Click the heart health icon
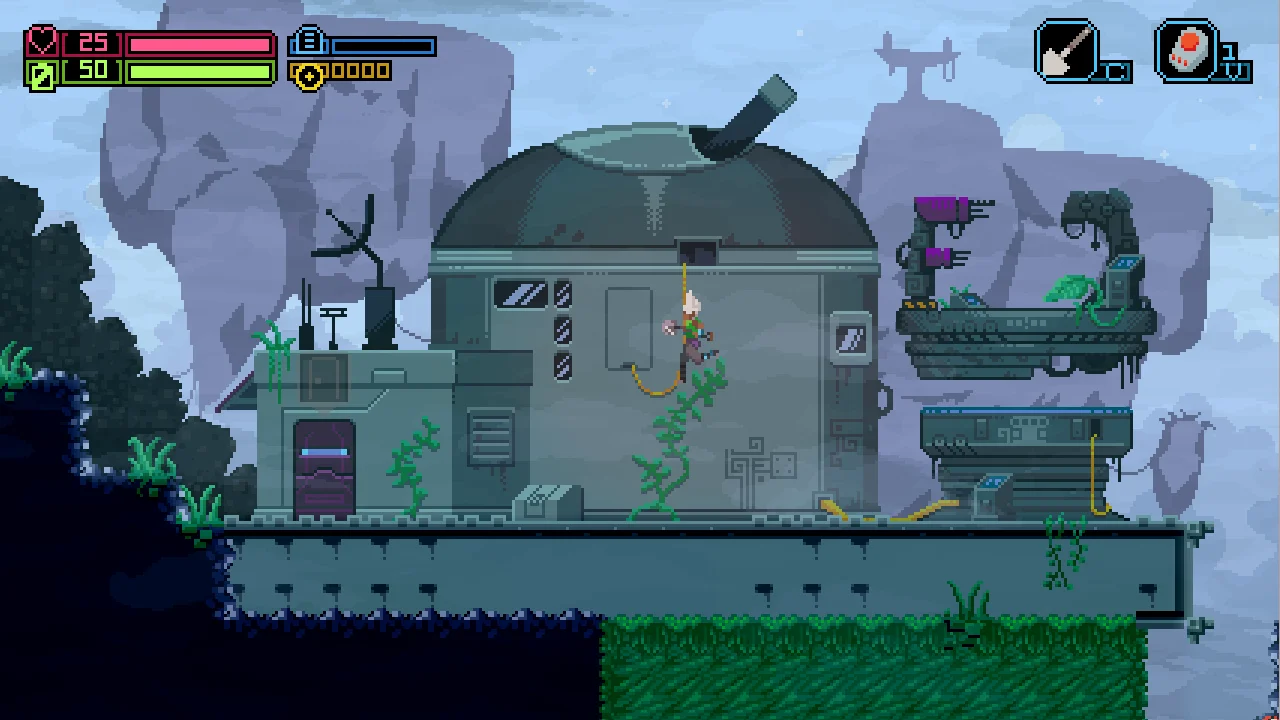 (40, 42)
